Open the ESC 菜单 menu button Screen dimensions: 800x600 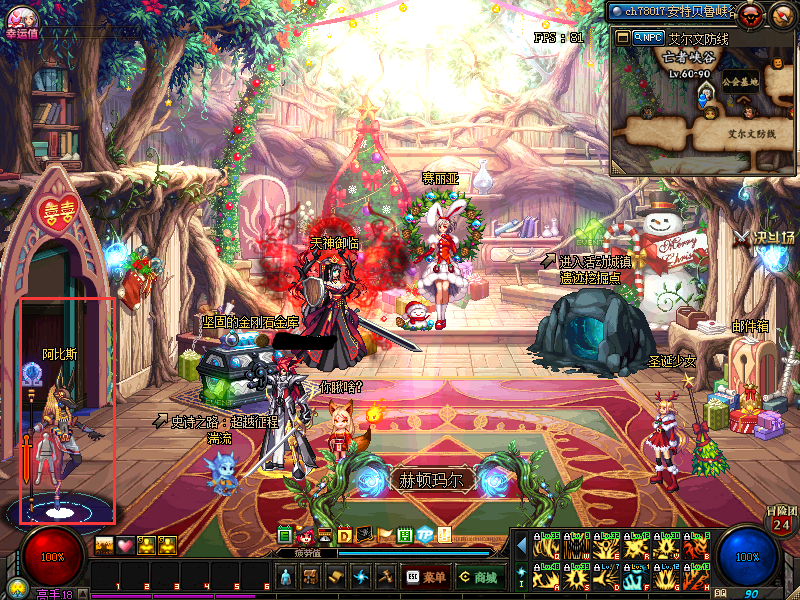(427, 577)
